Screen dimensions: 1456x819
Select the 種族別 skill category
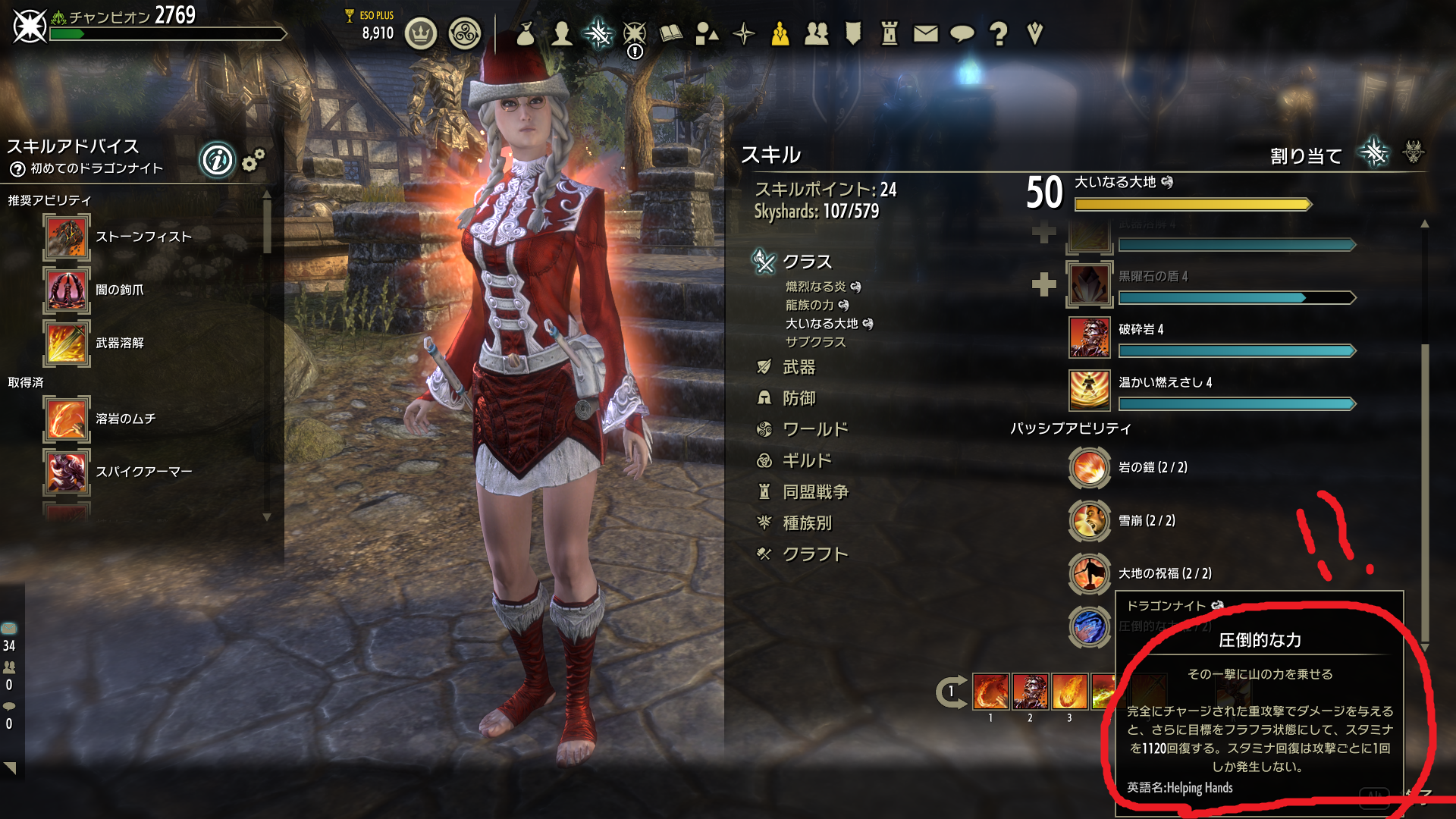[806, 523]
